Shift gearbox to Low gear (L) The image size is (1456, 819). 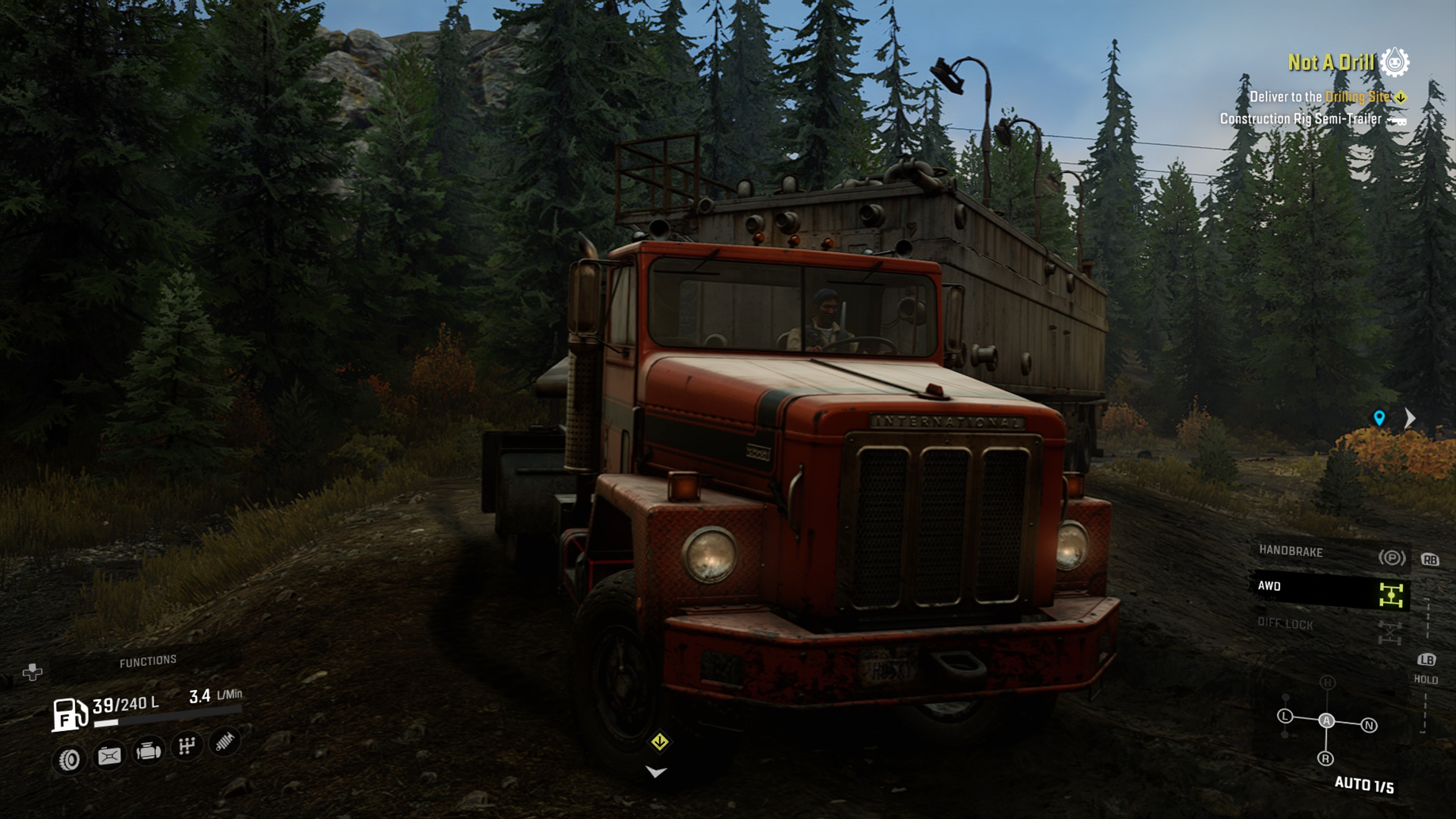pyautogui.click(x=1285, y=717)
